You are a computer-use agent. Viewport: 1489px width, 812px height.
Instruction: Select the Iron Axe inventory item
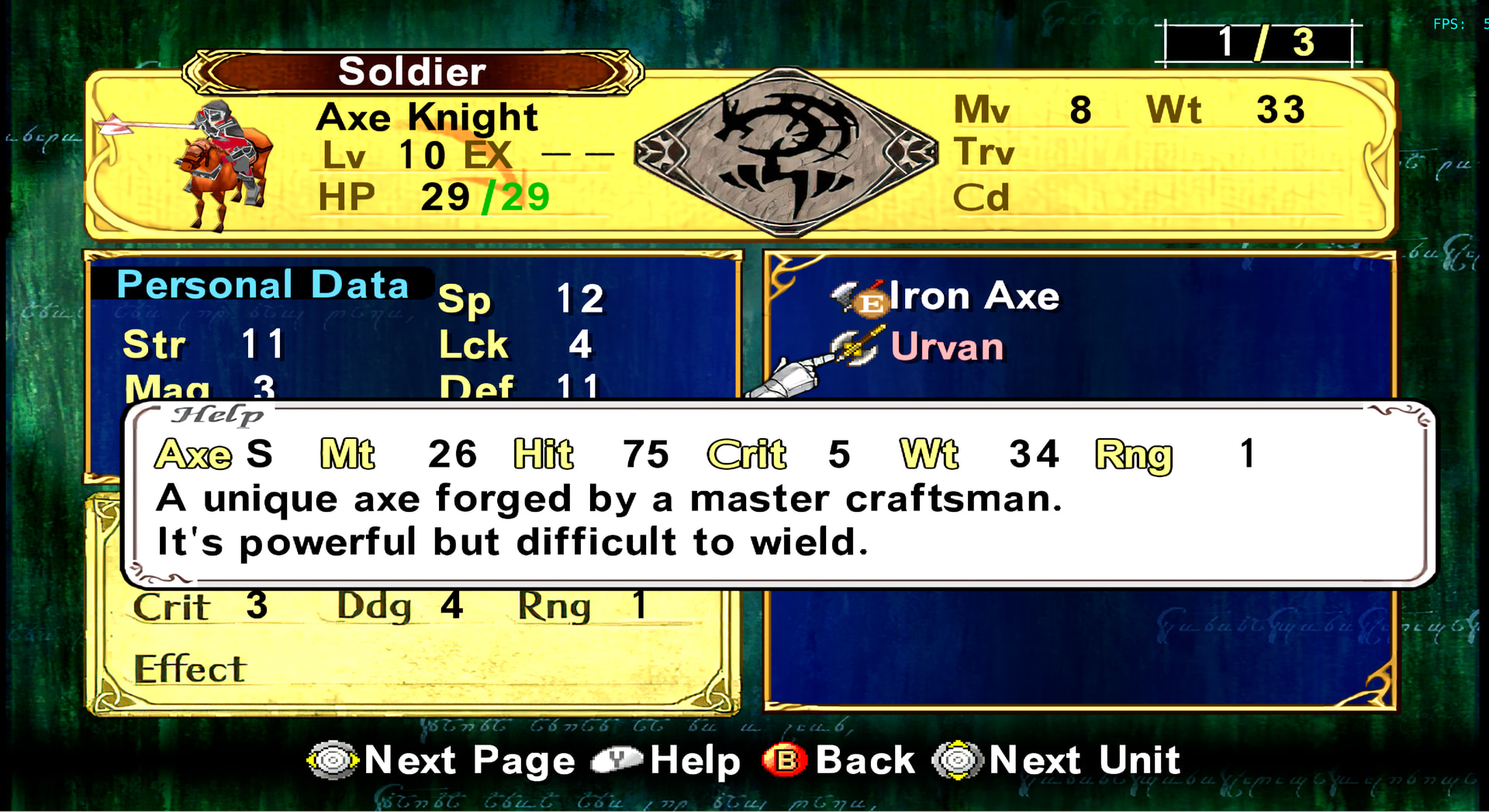coord(973,296)
